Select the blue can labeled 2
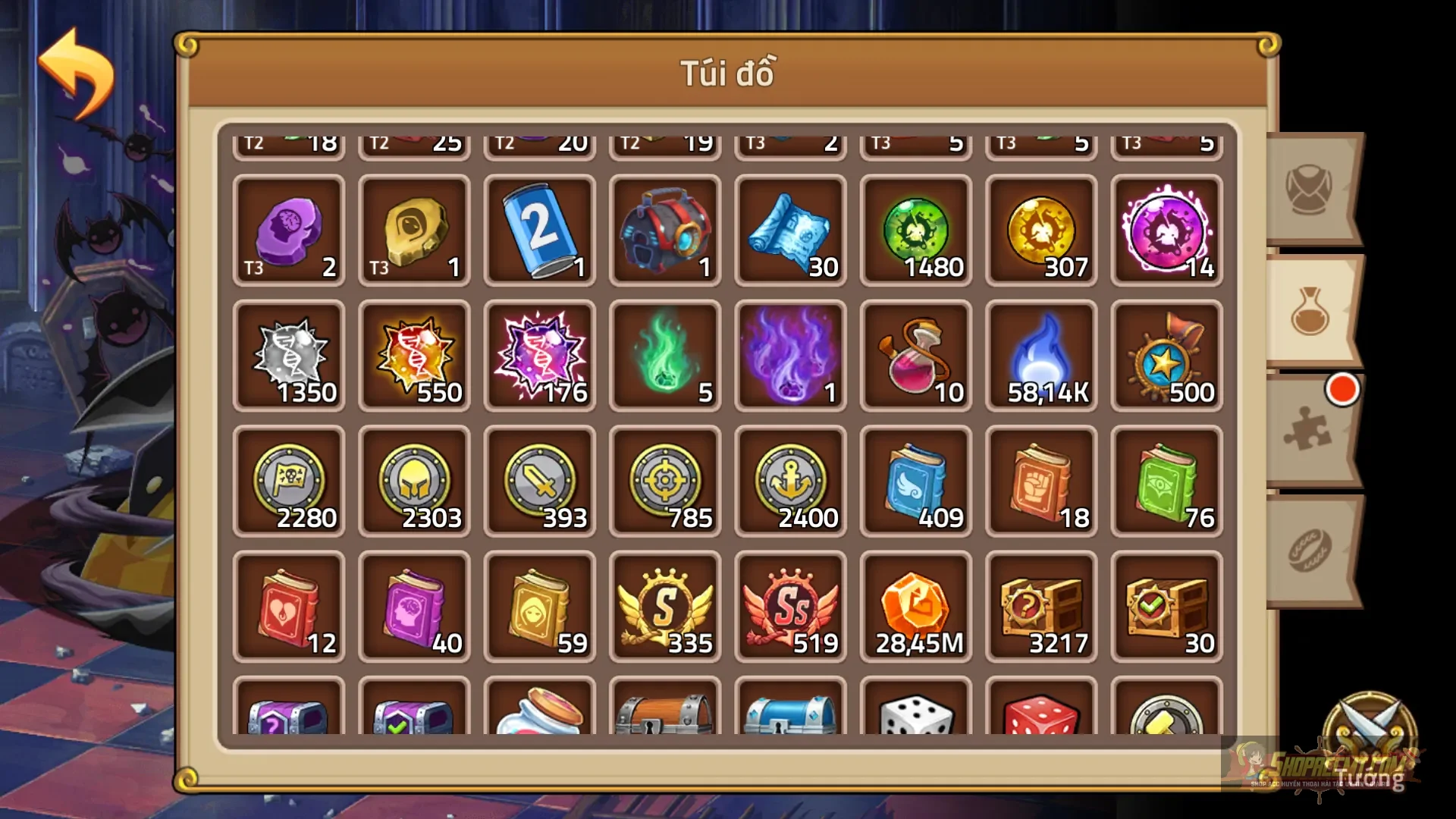 [x=540, y=231]
